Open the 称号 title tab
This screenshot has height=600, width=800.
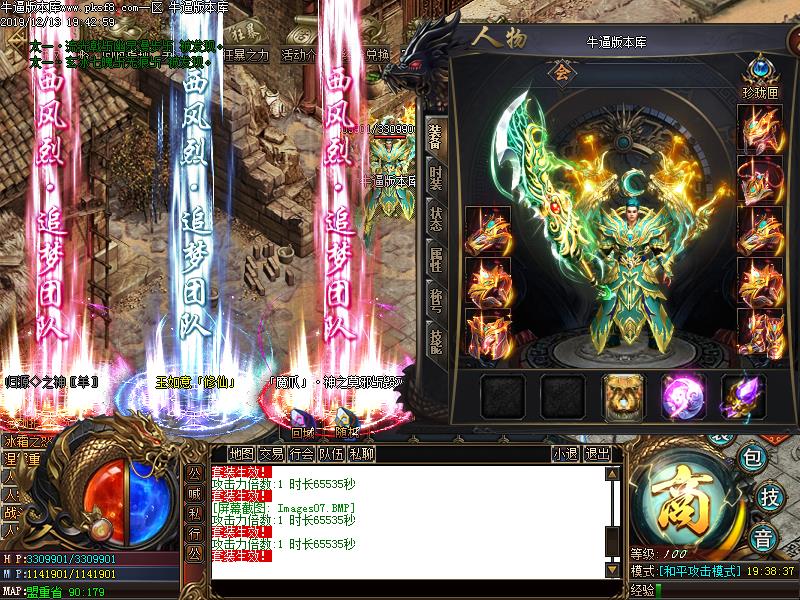(x=435, y=302)
